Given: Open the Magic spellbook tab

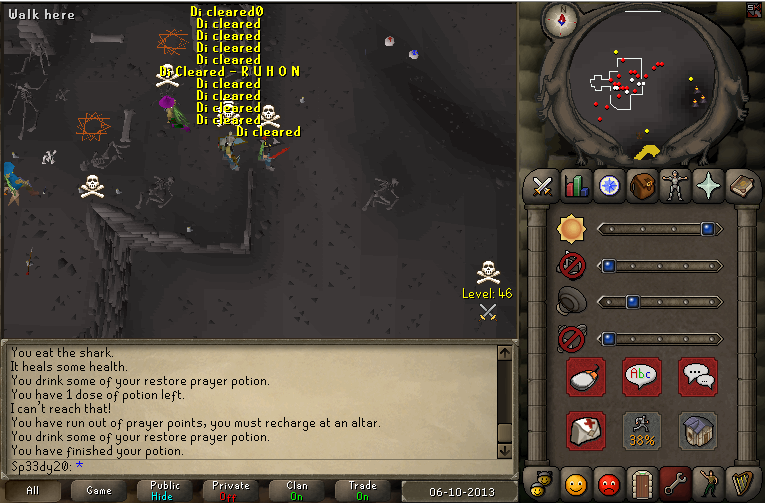Looking at the screenshot, I should [x=740, y=186].
